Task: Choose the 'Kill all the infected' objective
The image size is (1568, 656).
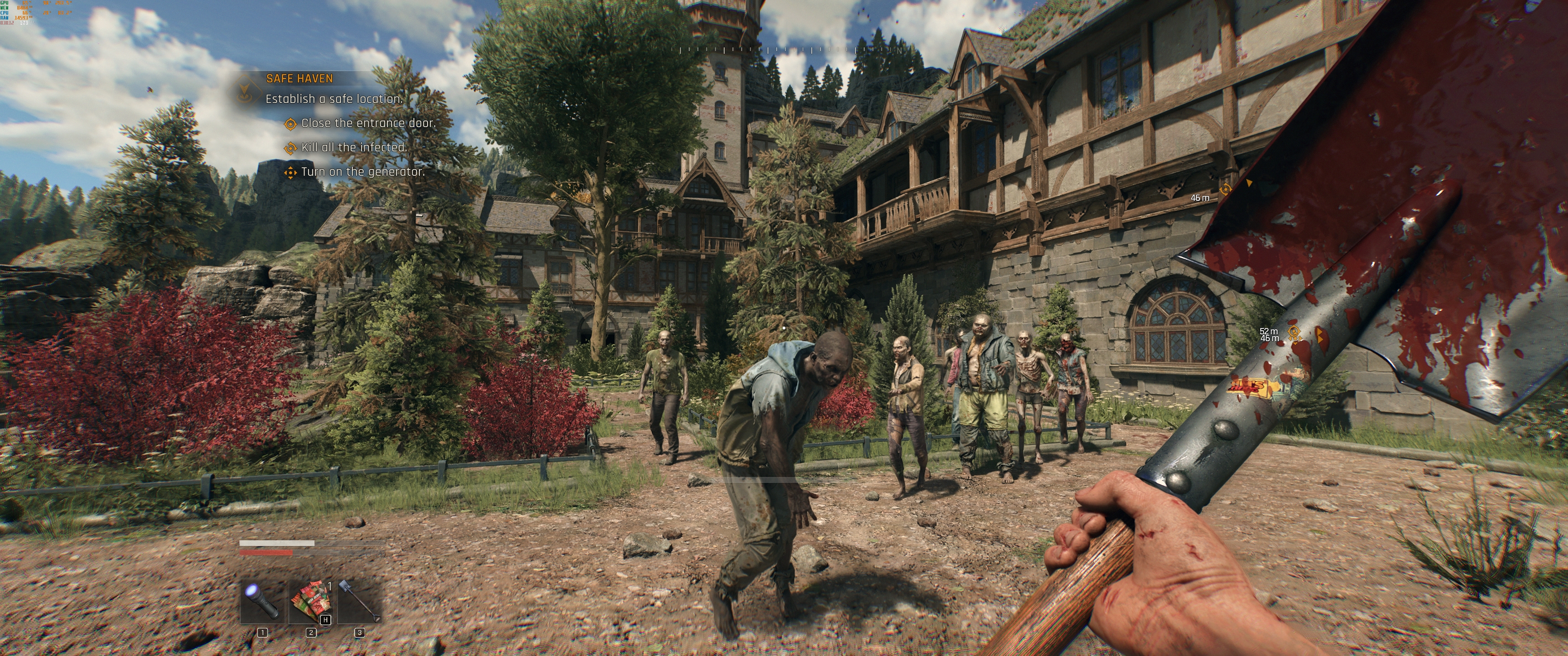Action: click(x=354, y=147)
